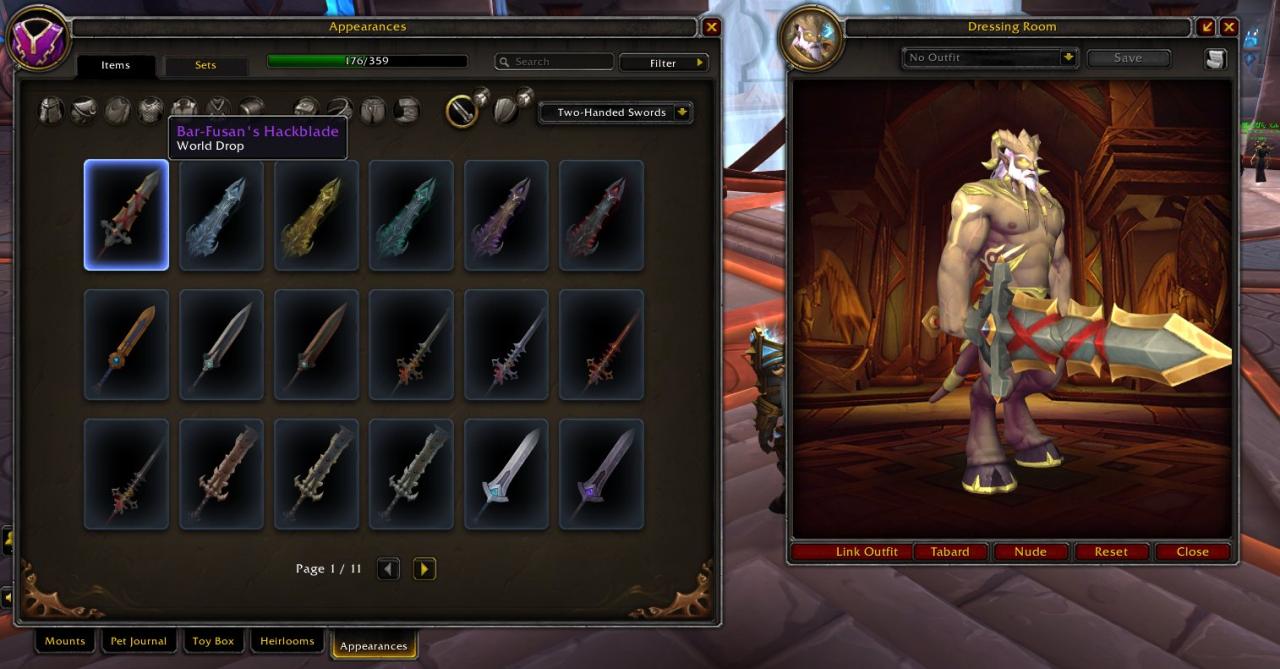
Task: Select the head slot category icon
Action: [51, 110]
